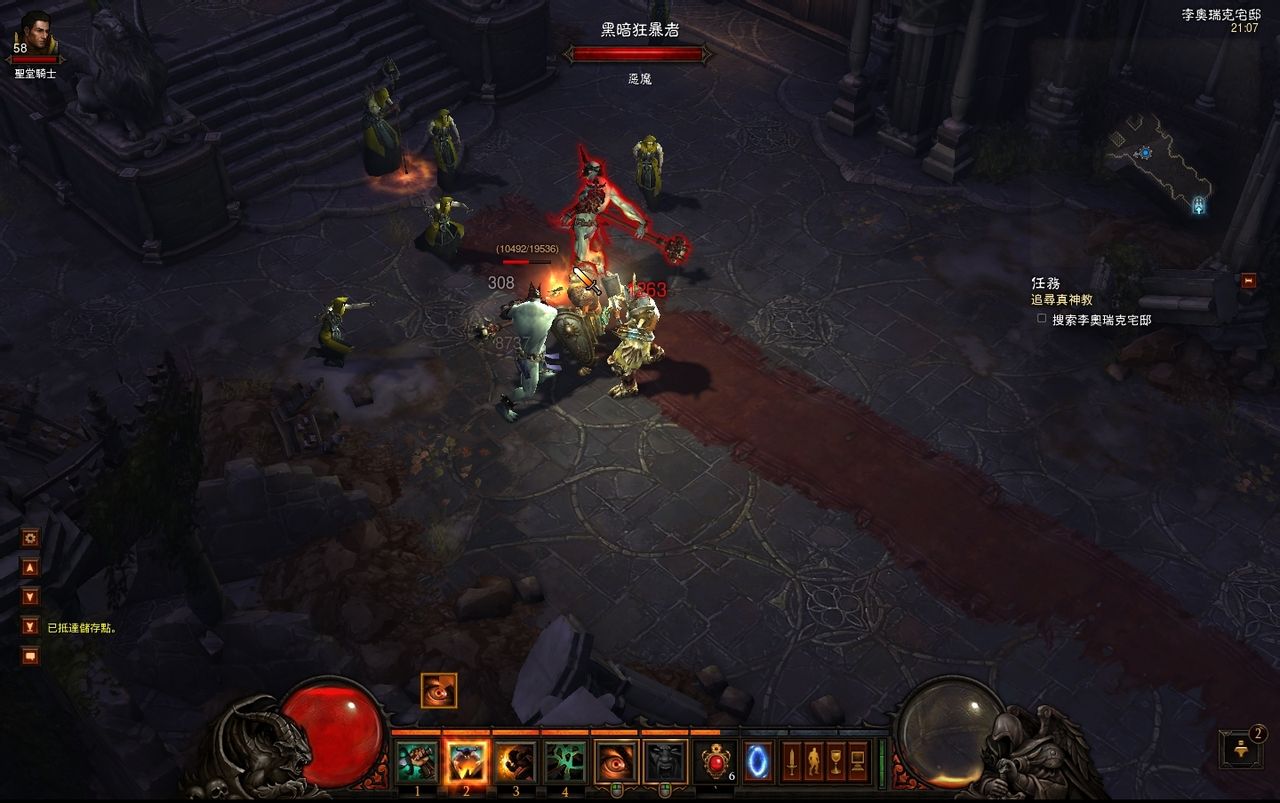
Task: Jump chat to the bottom with the barred arrow
Action: click(x=30, y=626)
